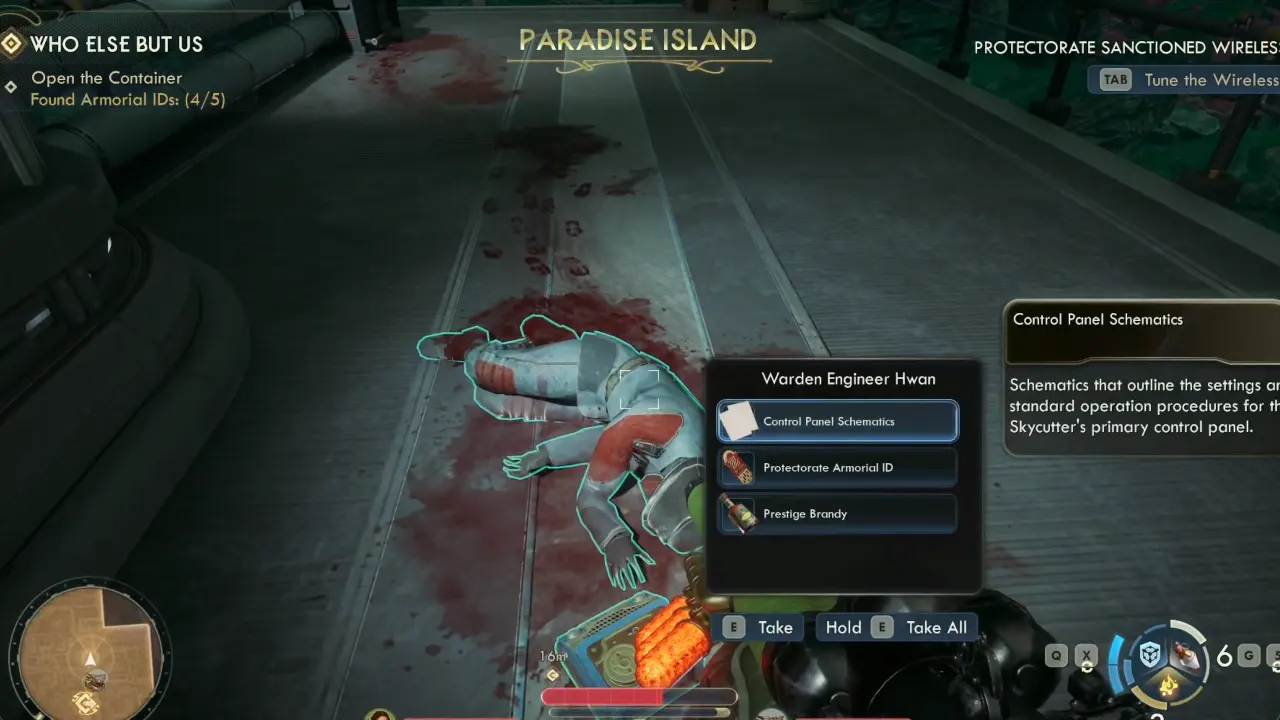Select the ability gadget icon in HUD
Image resolution: width=1280 pixels, height=720 pixels.
tap(1151, 656)
